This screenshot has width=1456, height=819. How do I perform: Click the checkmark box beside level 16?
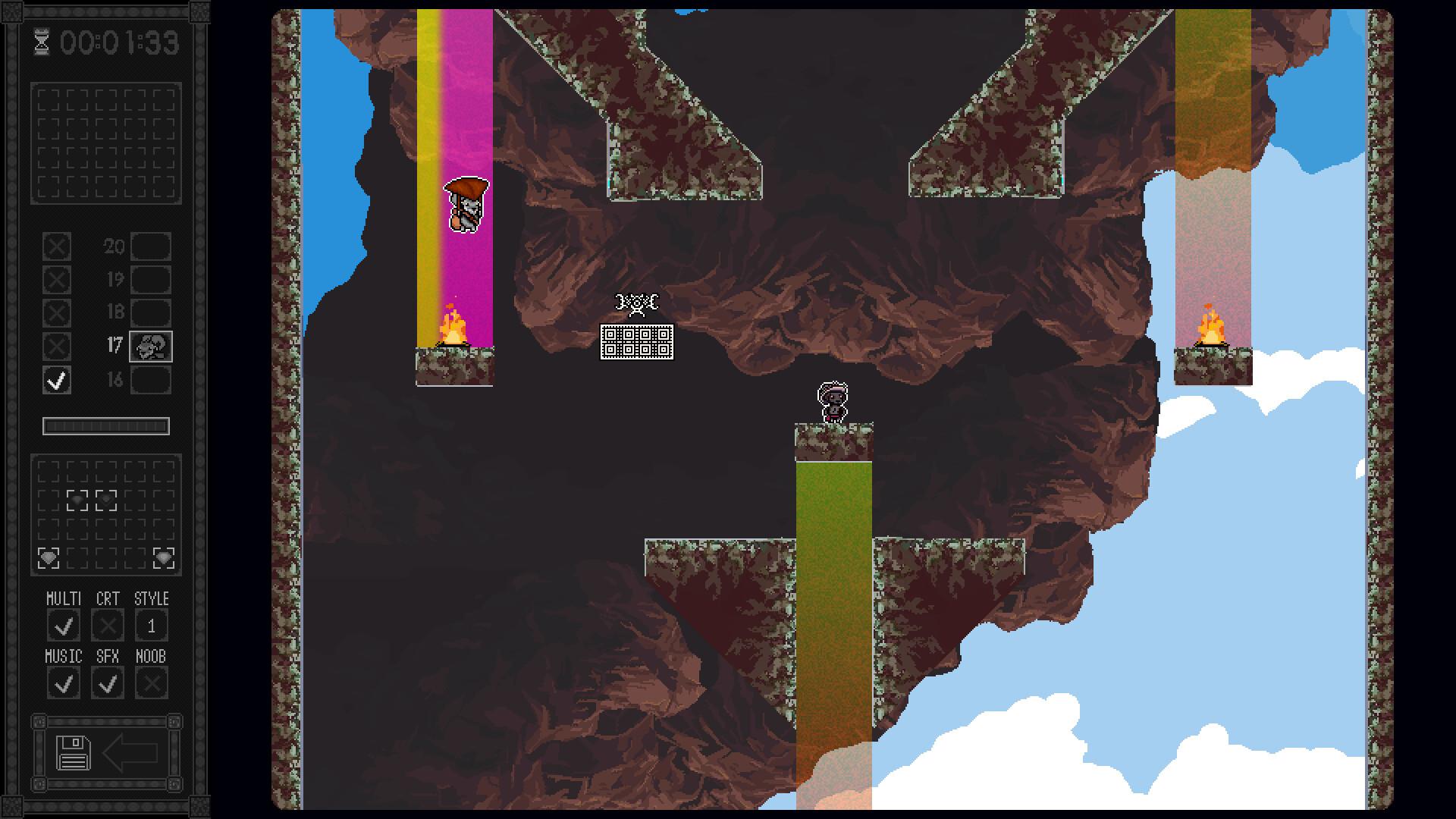(57, 380)
